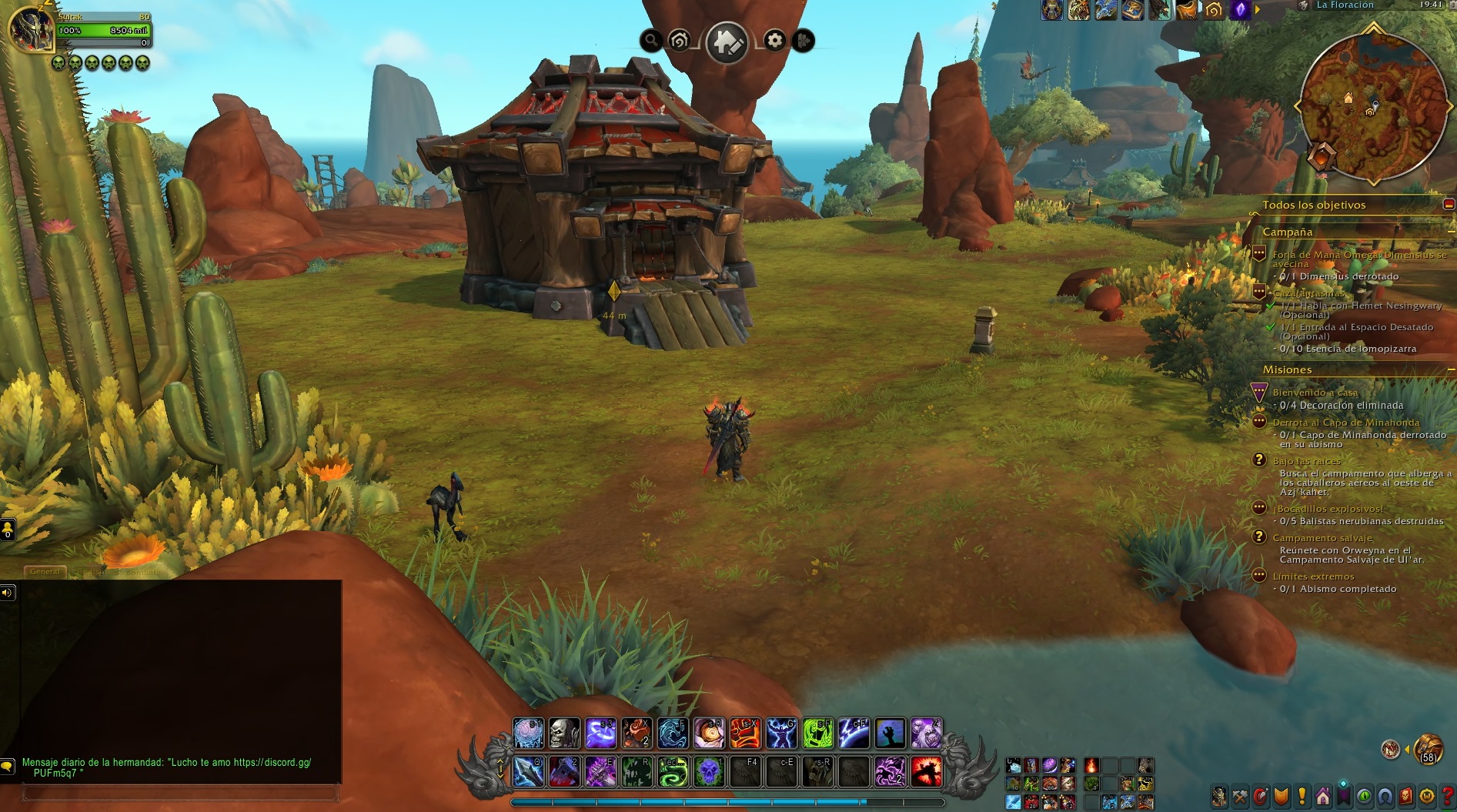Use the red fist ability
This screenshot has height=812, width=1457.
[746, 733]
